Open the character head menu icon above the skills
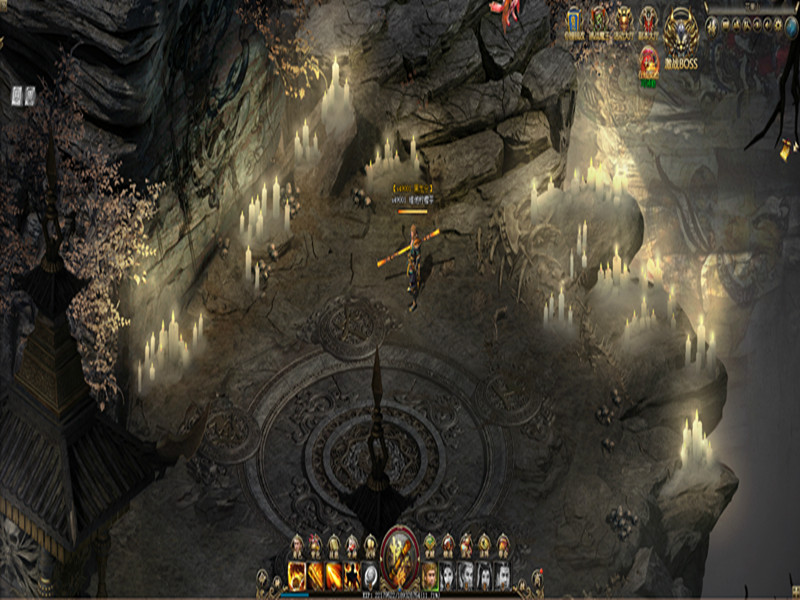The width and height of the screenshot is (800, 600). 297,544
